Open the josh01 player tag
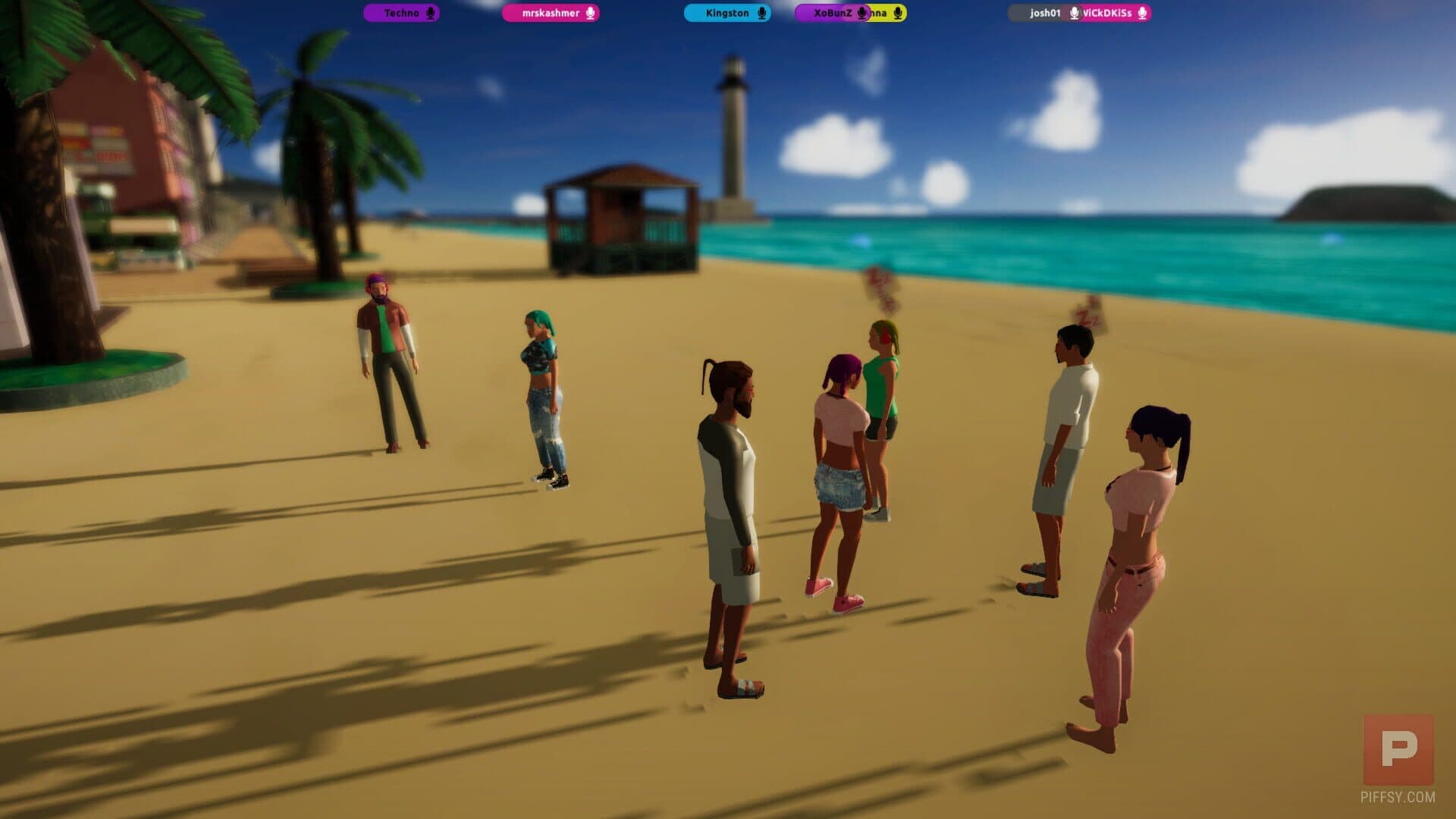Viewport: 1456px width, 819px height. tap(1044, 13)
